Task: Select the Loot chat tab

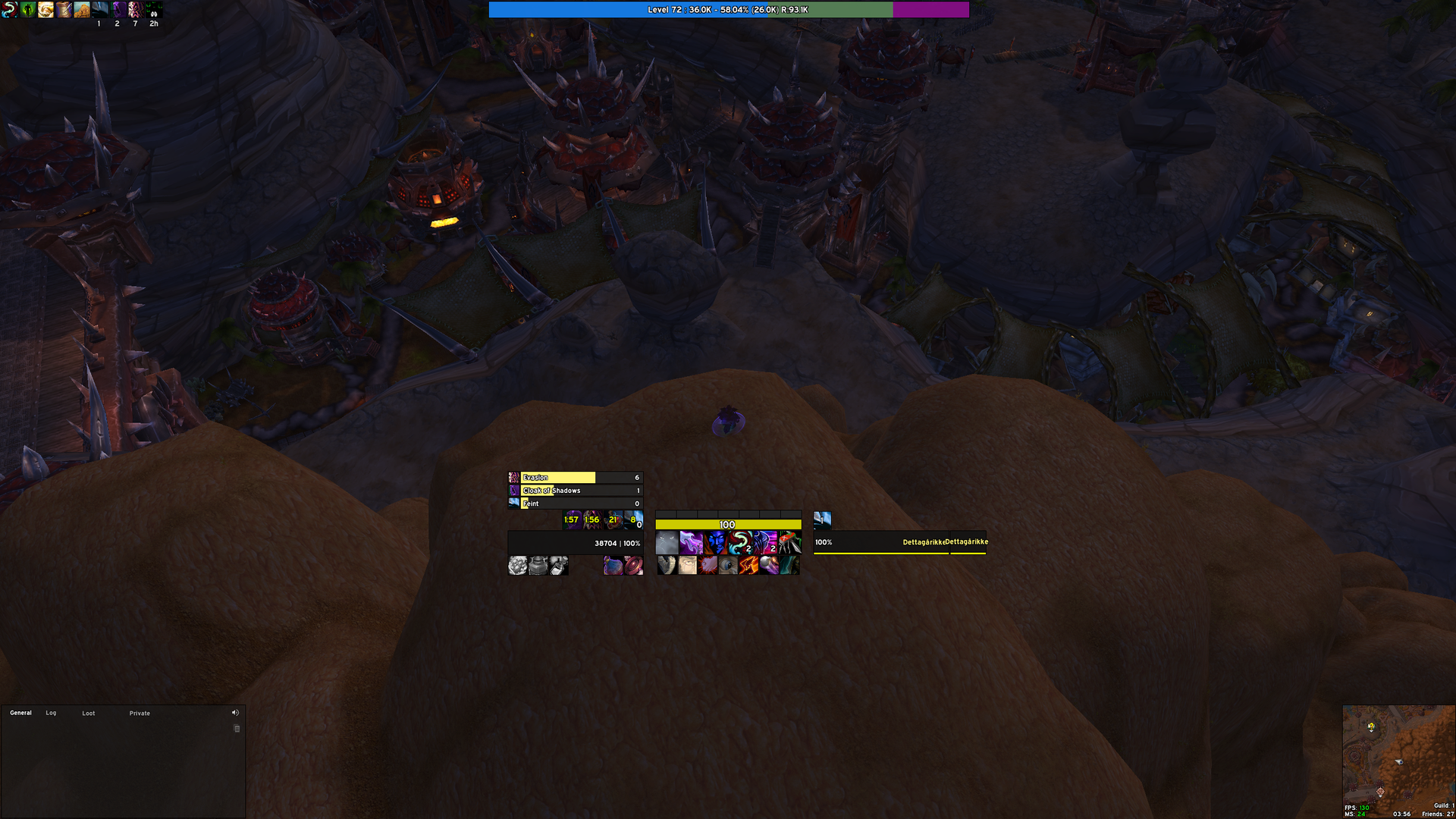Action: coord(89,714)
